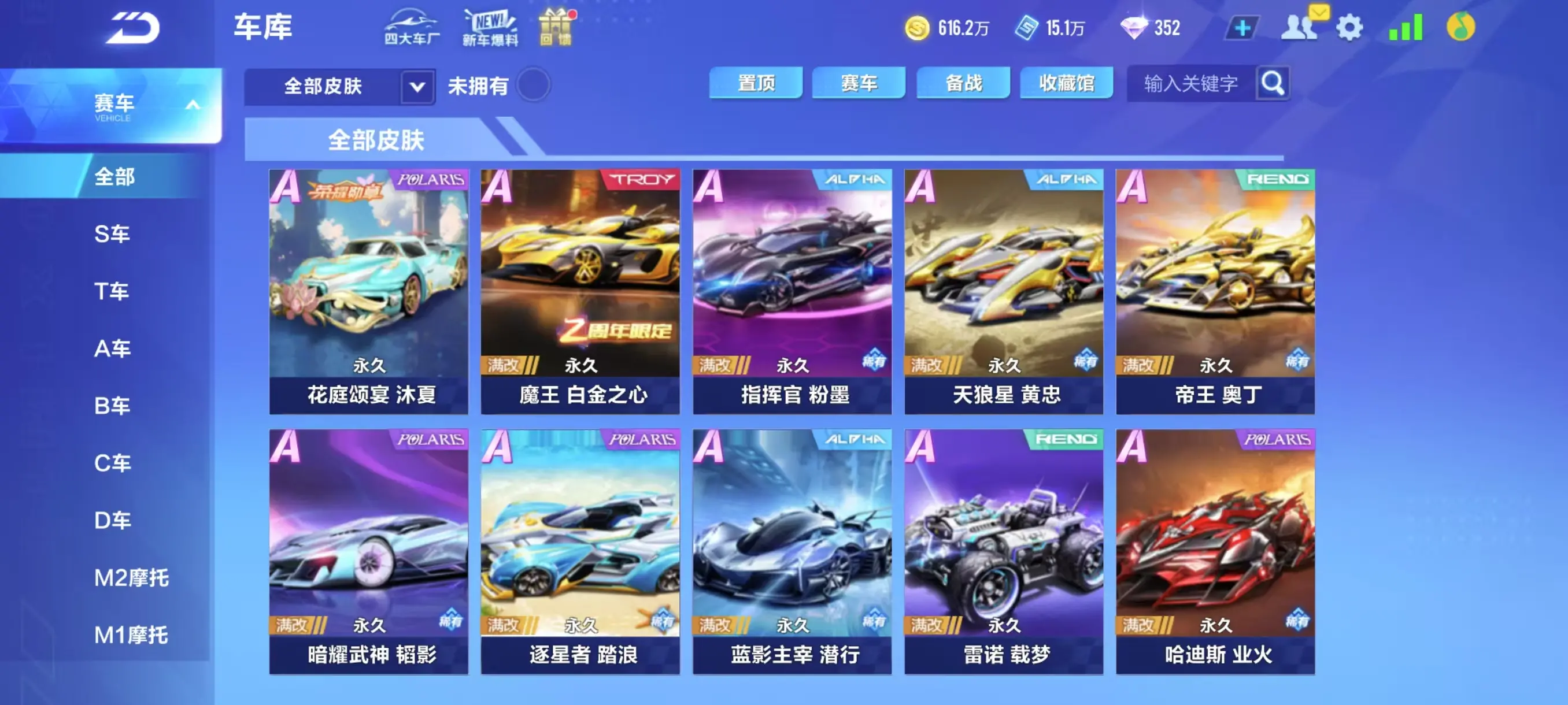Enable the 置顶 pinned filter
The image size is (1568, 705).
[x=756, y=83]
